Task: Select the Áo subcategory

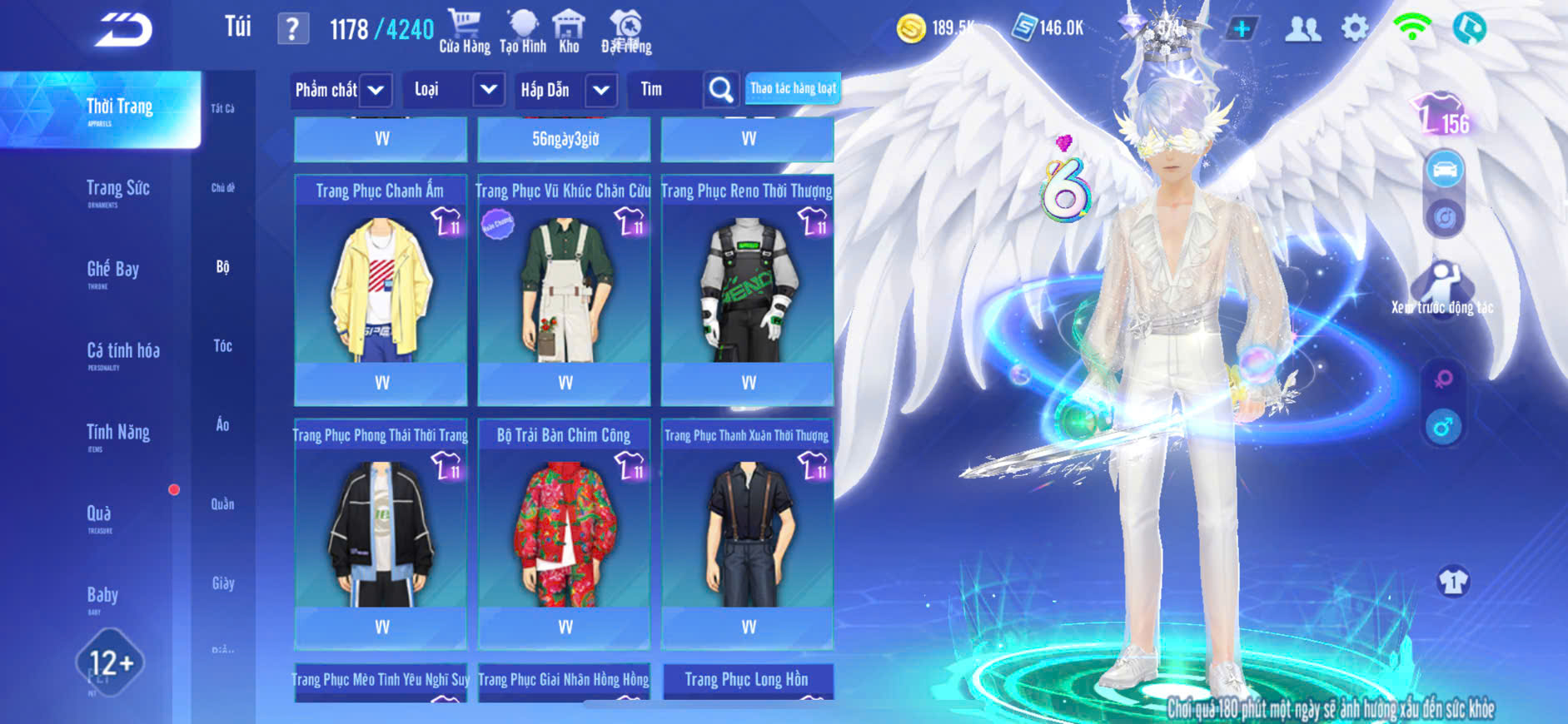Action: pos(222,424)
